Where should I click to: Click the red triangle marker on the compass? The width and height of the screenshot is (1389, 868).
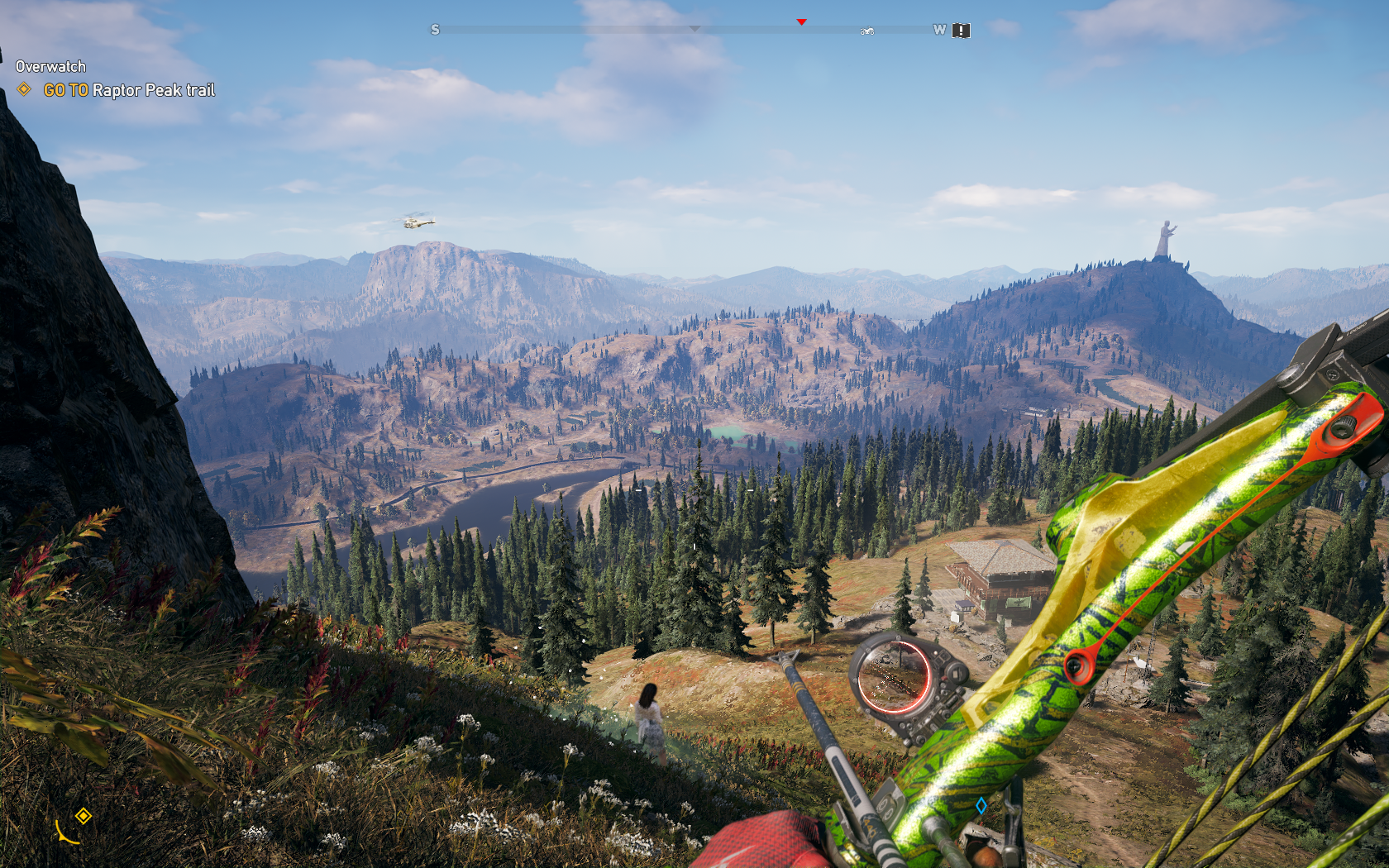click(801, 22)
